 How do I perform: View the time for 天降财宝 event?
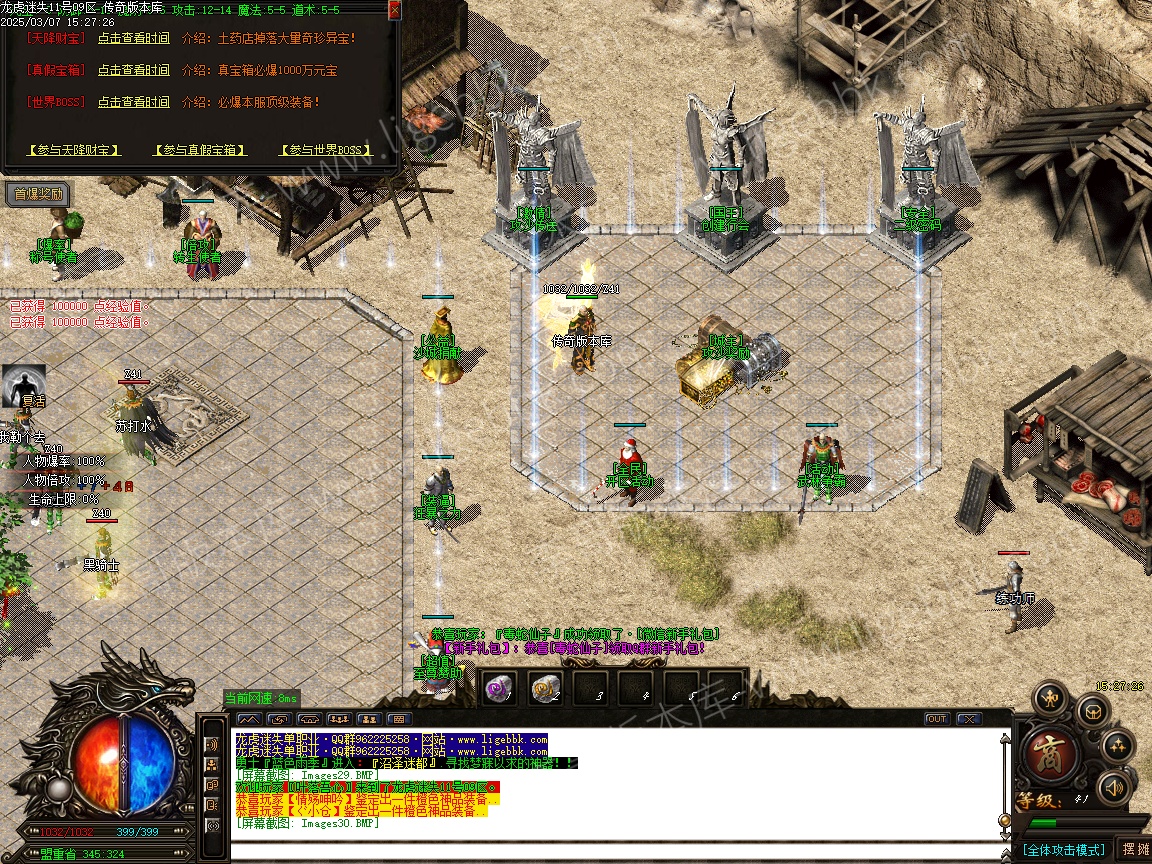tap(133, 39)
